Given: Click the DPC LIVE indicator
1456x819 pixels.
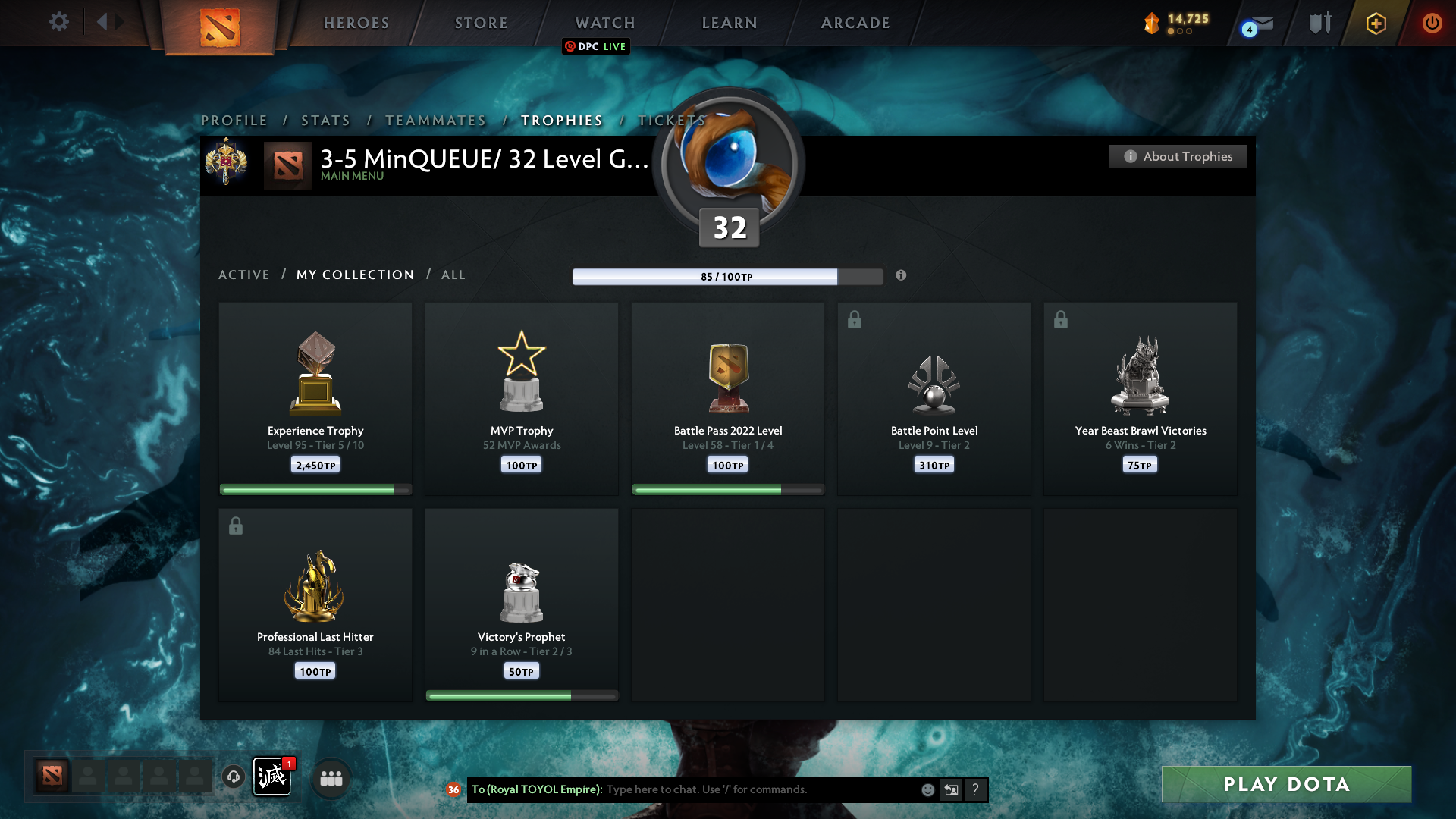Looking at the screenshot, I should (x=596, y=46).
